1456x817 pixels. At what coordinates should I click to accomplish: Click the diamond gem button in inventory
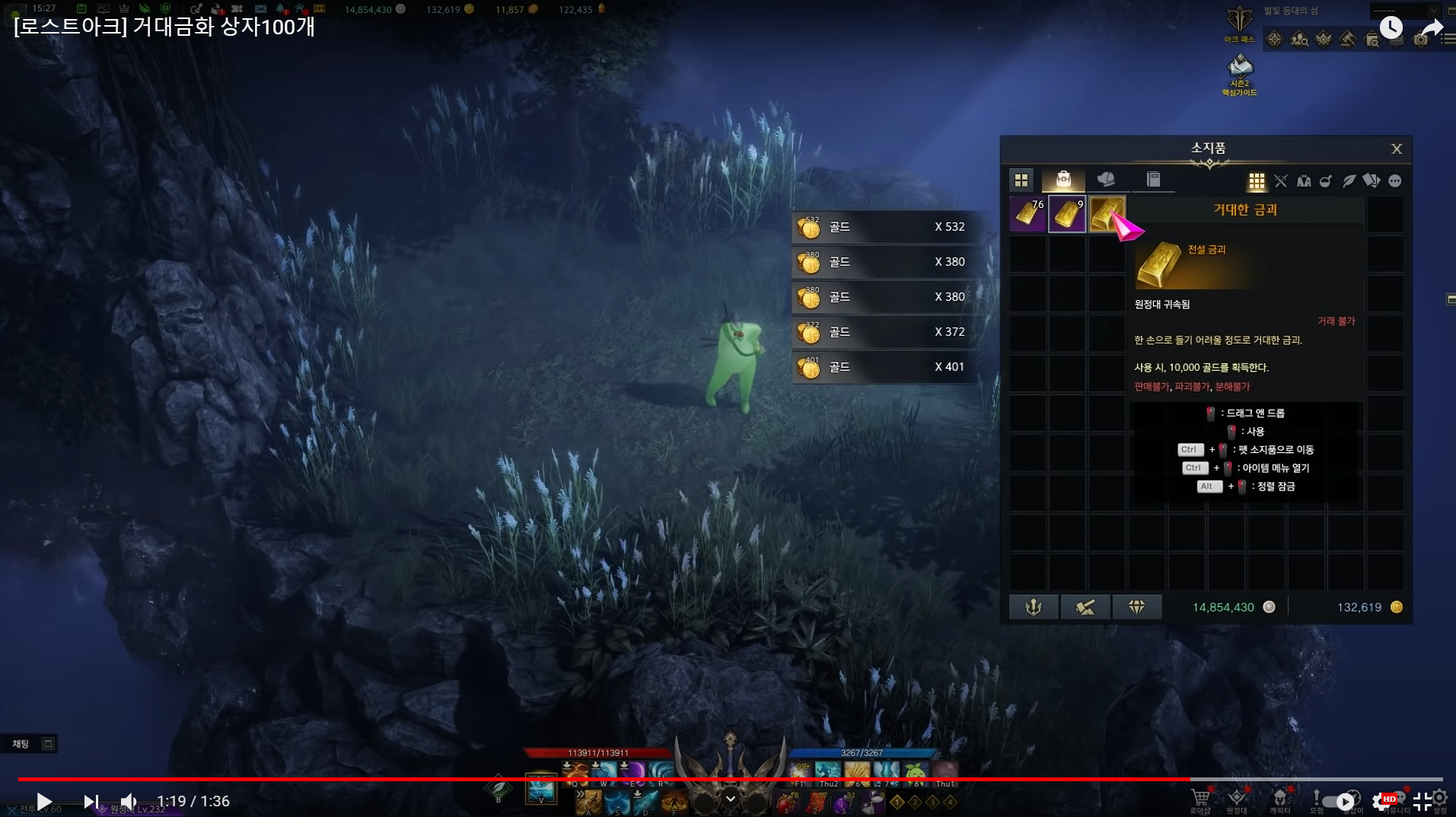(x=1136, y=607)
